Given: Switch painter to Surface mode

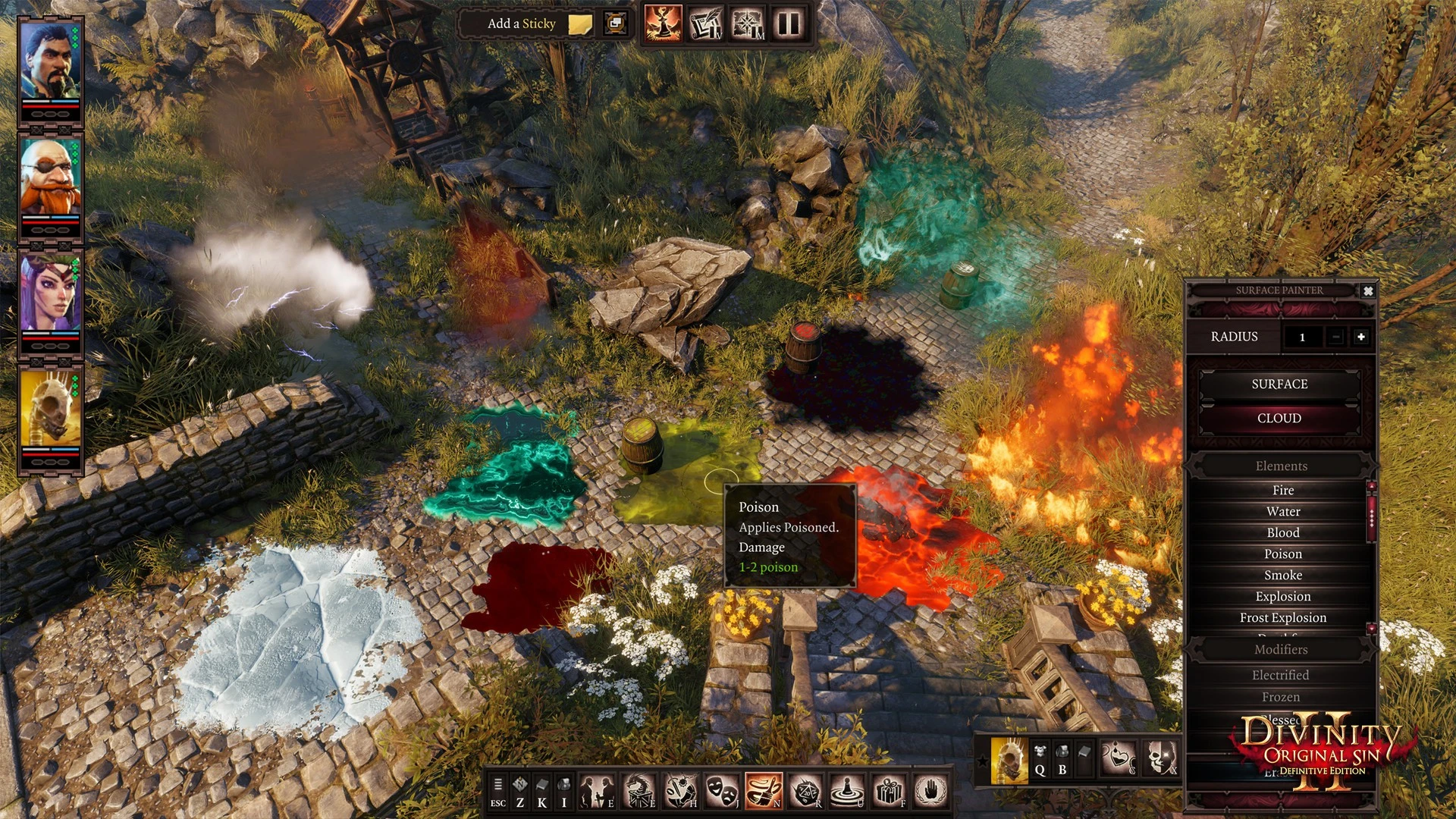Looking at the screenshot, I should 1279,384.
